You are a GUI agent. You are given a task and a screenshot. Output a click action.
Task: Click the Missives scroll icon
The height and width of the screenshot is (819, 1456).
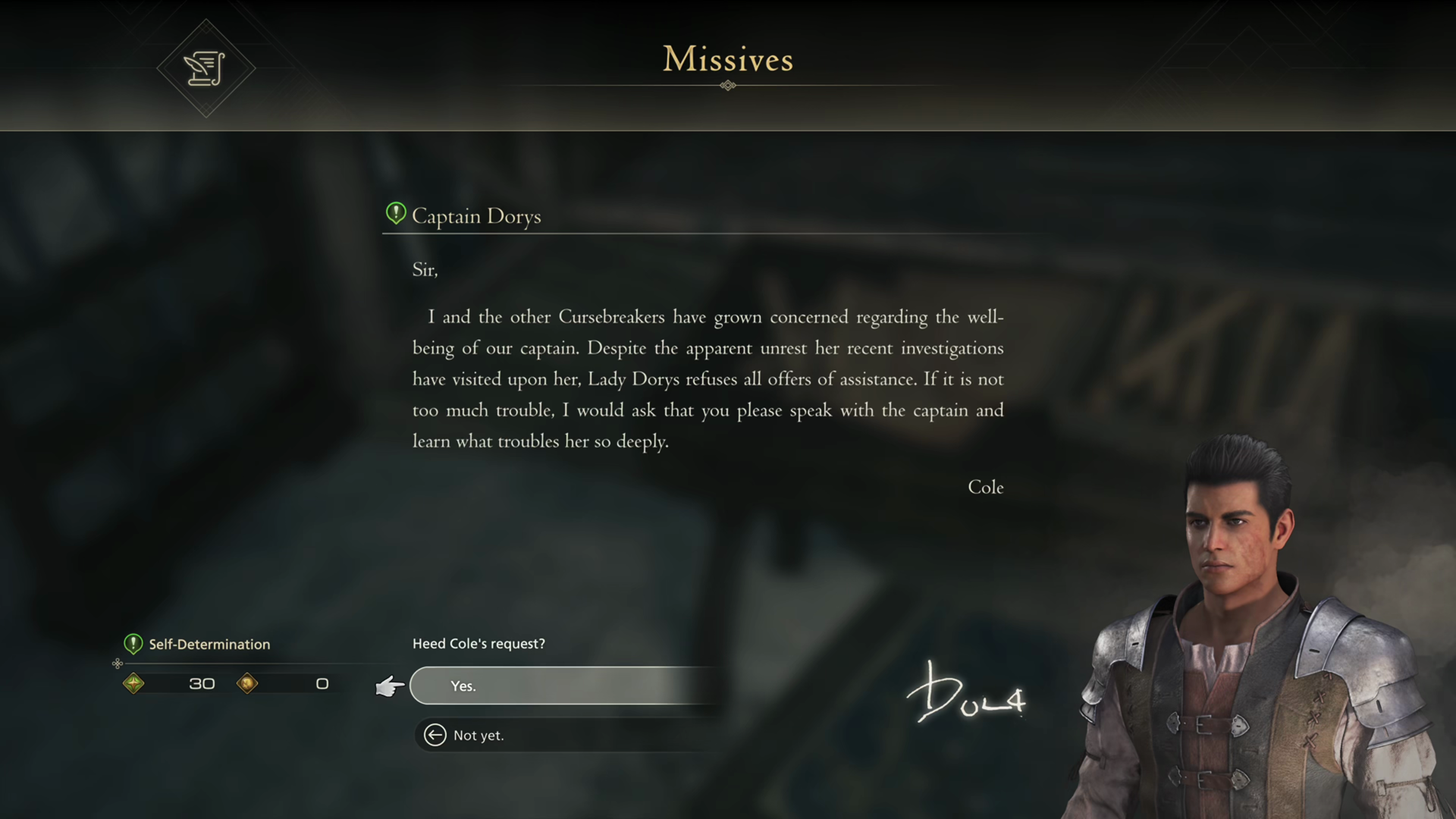point(206,68)
